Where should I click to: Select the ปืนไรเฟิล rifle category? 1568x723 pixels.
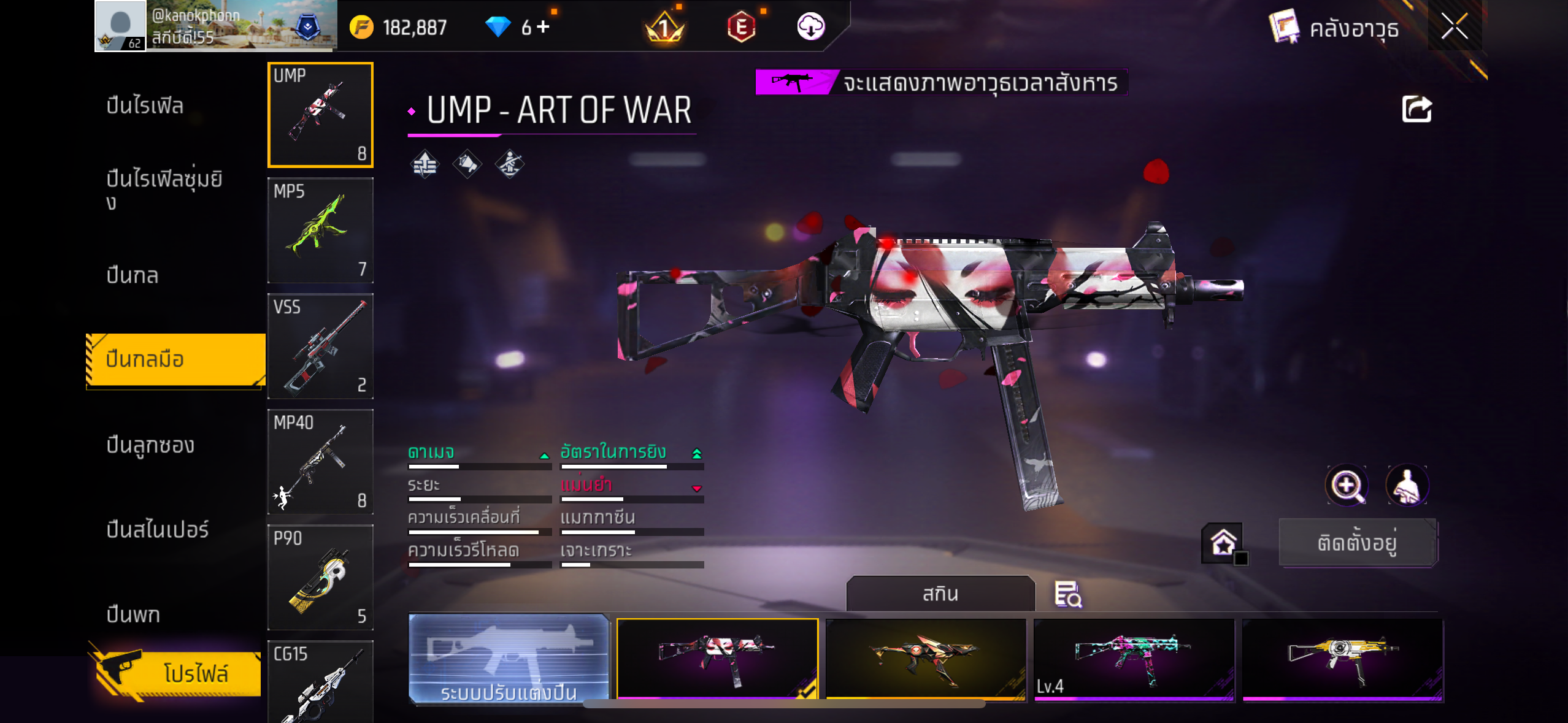point(145,105)
